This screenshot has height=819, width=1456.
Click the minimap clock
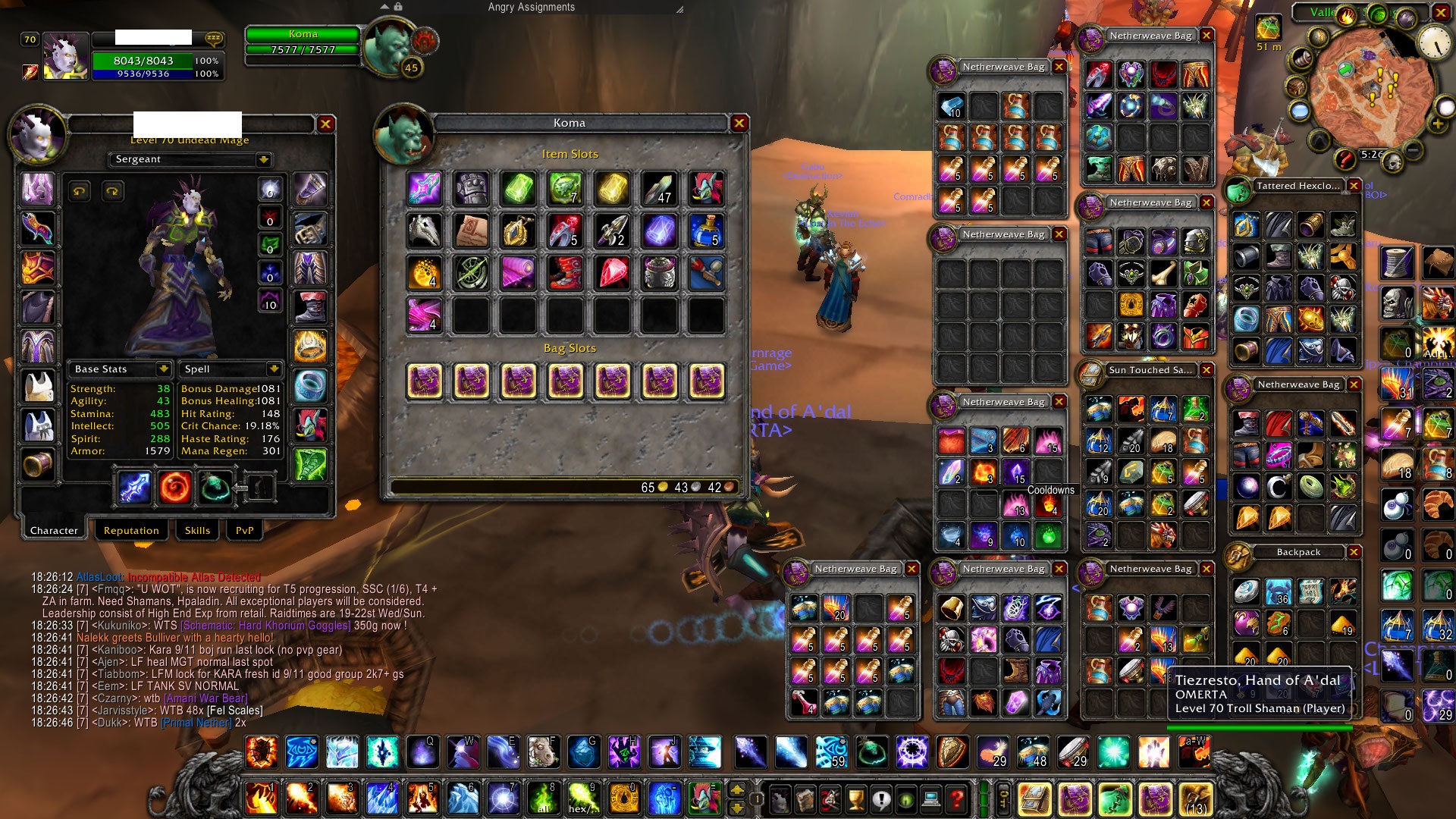(1434, 42)
